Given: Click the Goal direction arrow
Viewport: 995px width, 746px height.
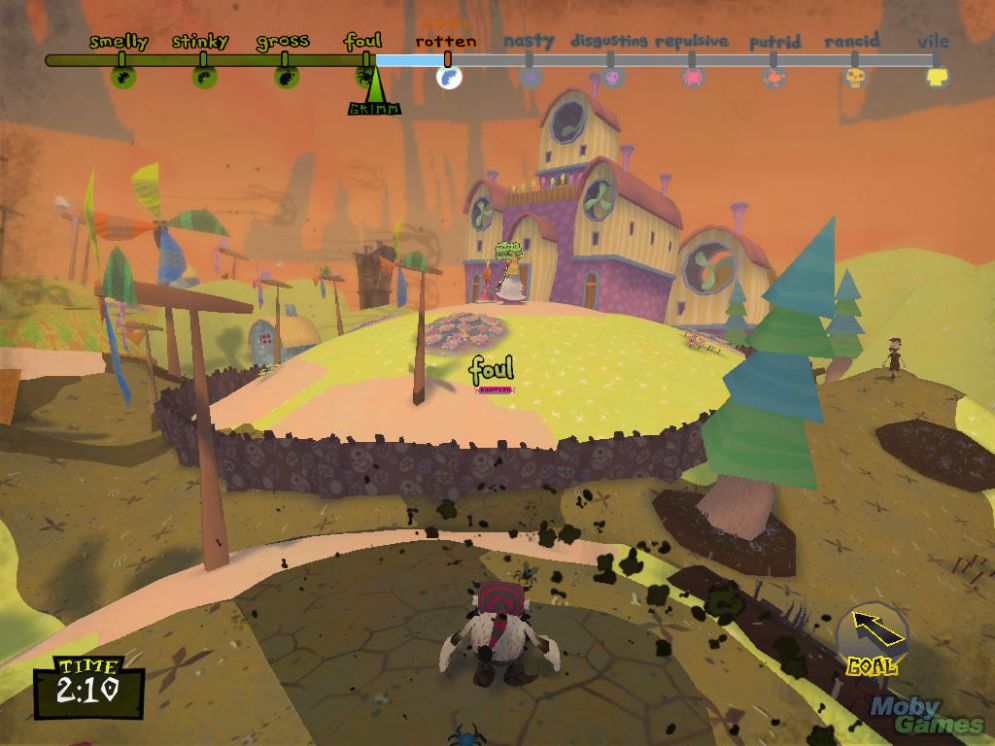Looking at the screenshot, I should 872,630.
